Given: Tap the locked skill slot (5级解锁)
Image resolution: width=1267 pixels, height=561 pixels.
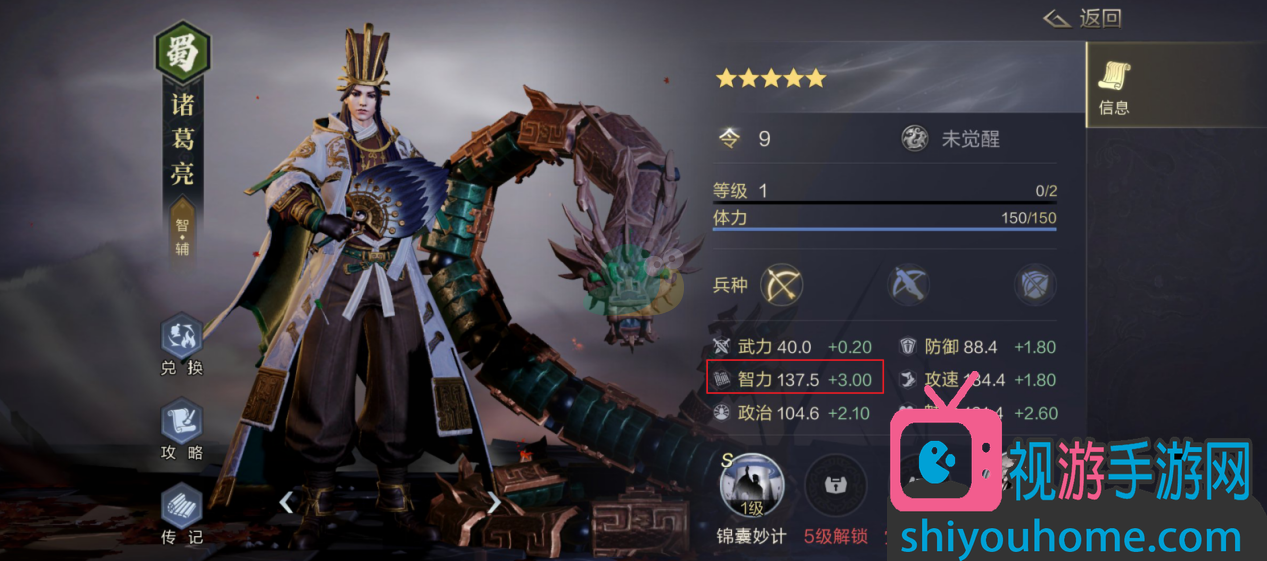Looking at the screenshot, I should pos(835,487).
